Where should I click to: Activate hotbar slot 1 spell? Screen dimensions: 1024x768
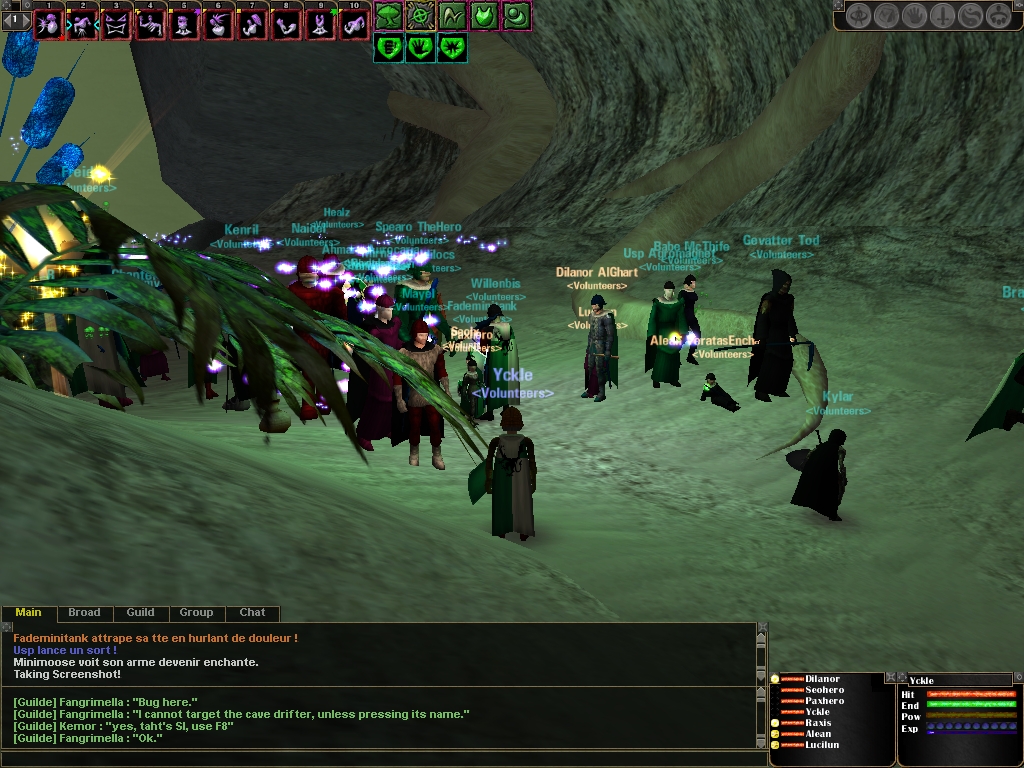(x=49, y=24)
